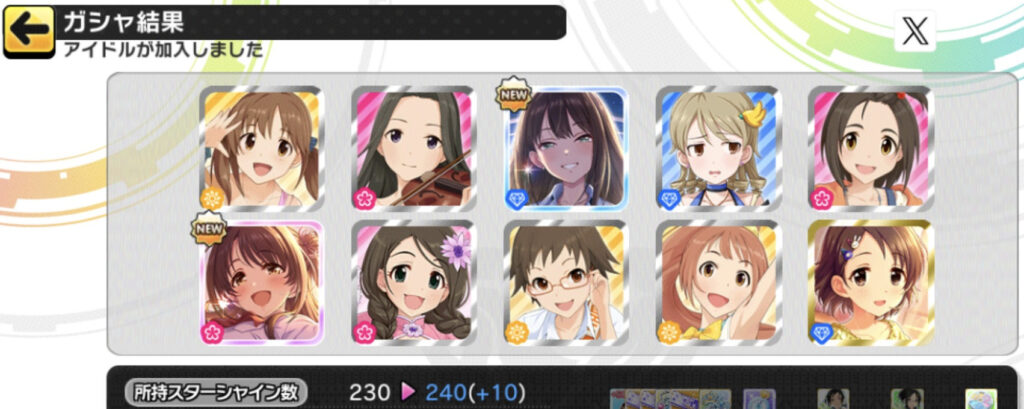Viewport: 1024px width, 409px height.
Task: Select the violin-playing idol card
Action: coord(413,147)
